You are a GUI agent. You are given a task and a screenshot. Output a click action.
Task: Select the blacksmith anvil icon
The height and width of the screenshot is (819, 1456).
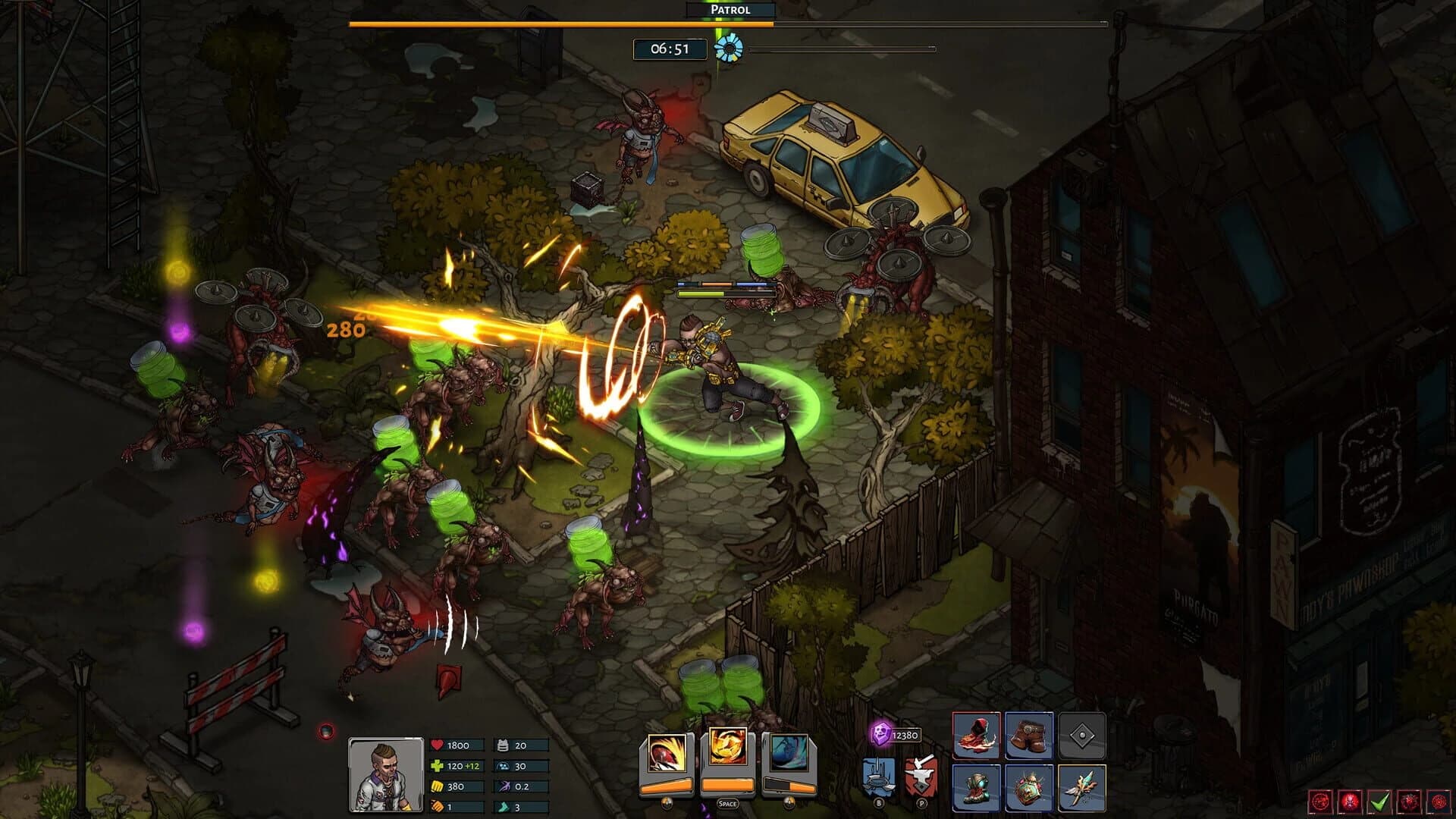point(922,775)
